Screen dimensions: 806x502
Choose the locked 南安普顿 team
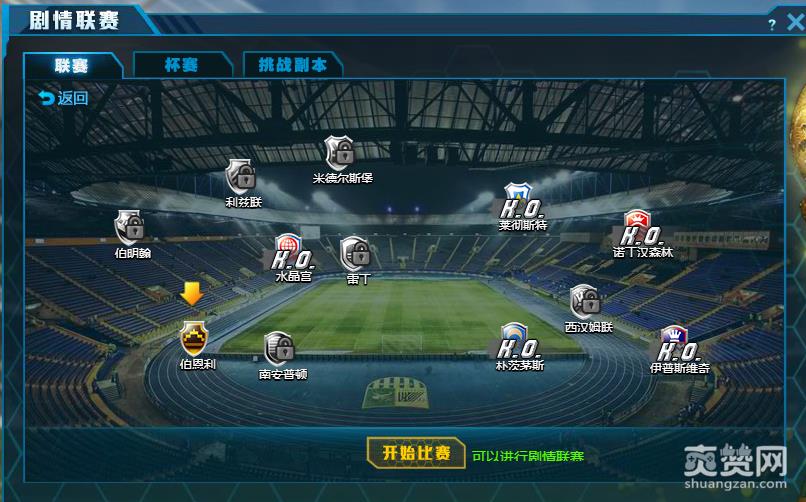coord(279,348)
